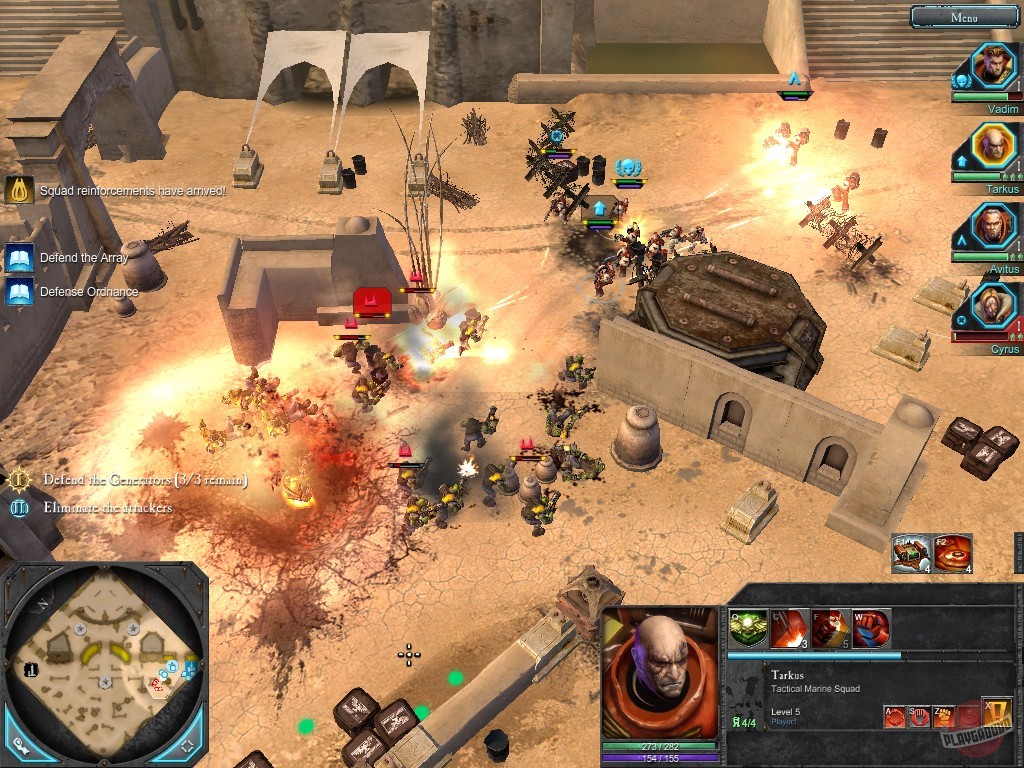Use the red grenade ability with count 3
The height and width of the screenshot is (768, 1024).
click(x=789, y=628)
